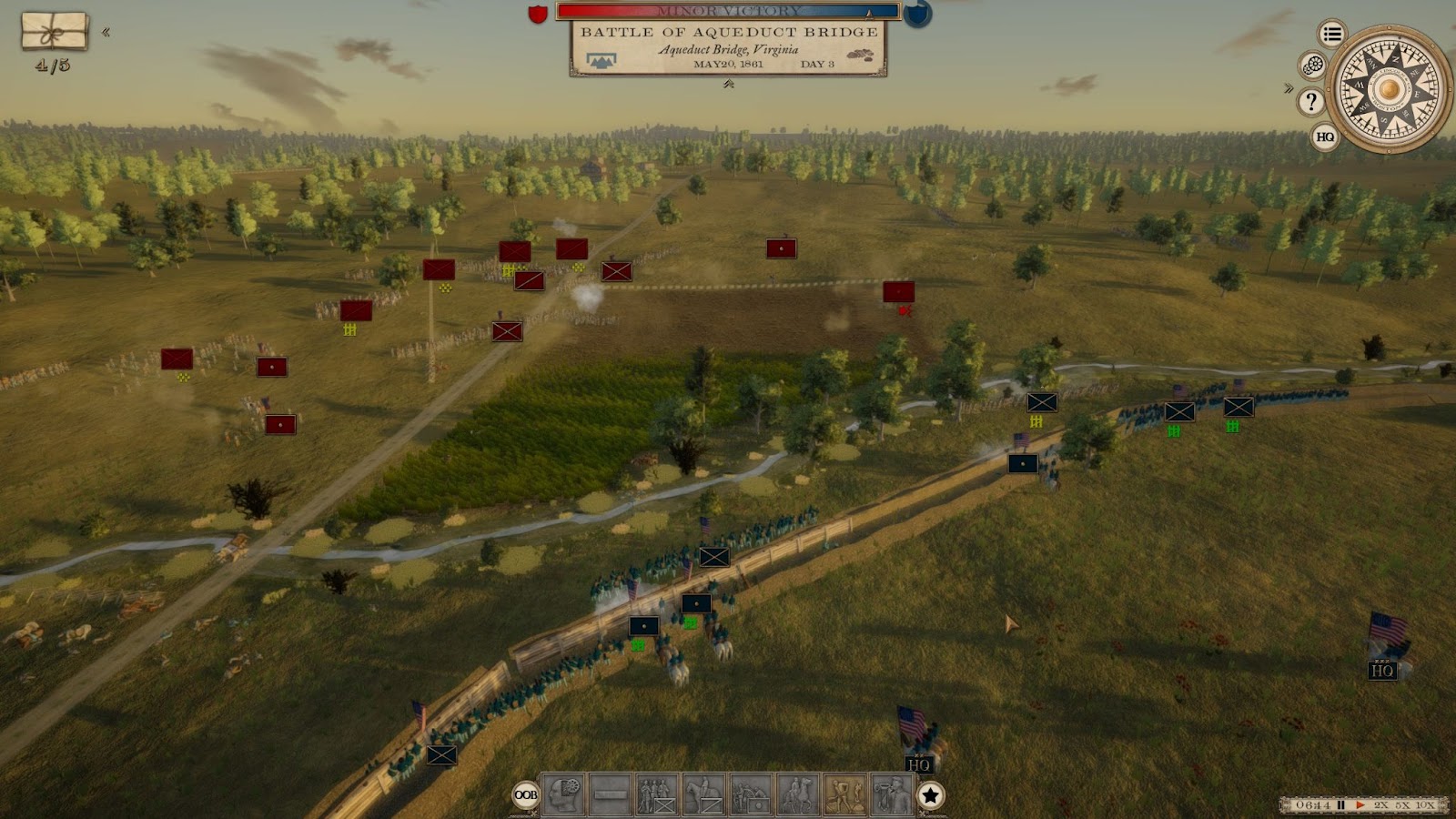Viewport: 1456px width, 819px height.
Task: Set game speed to 5X
Action: click(x=1402, y=805)
